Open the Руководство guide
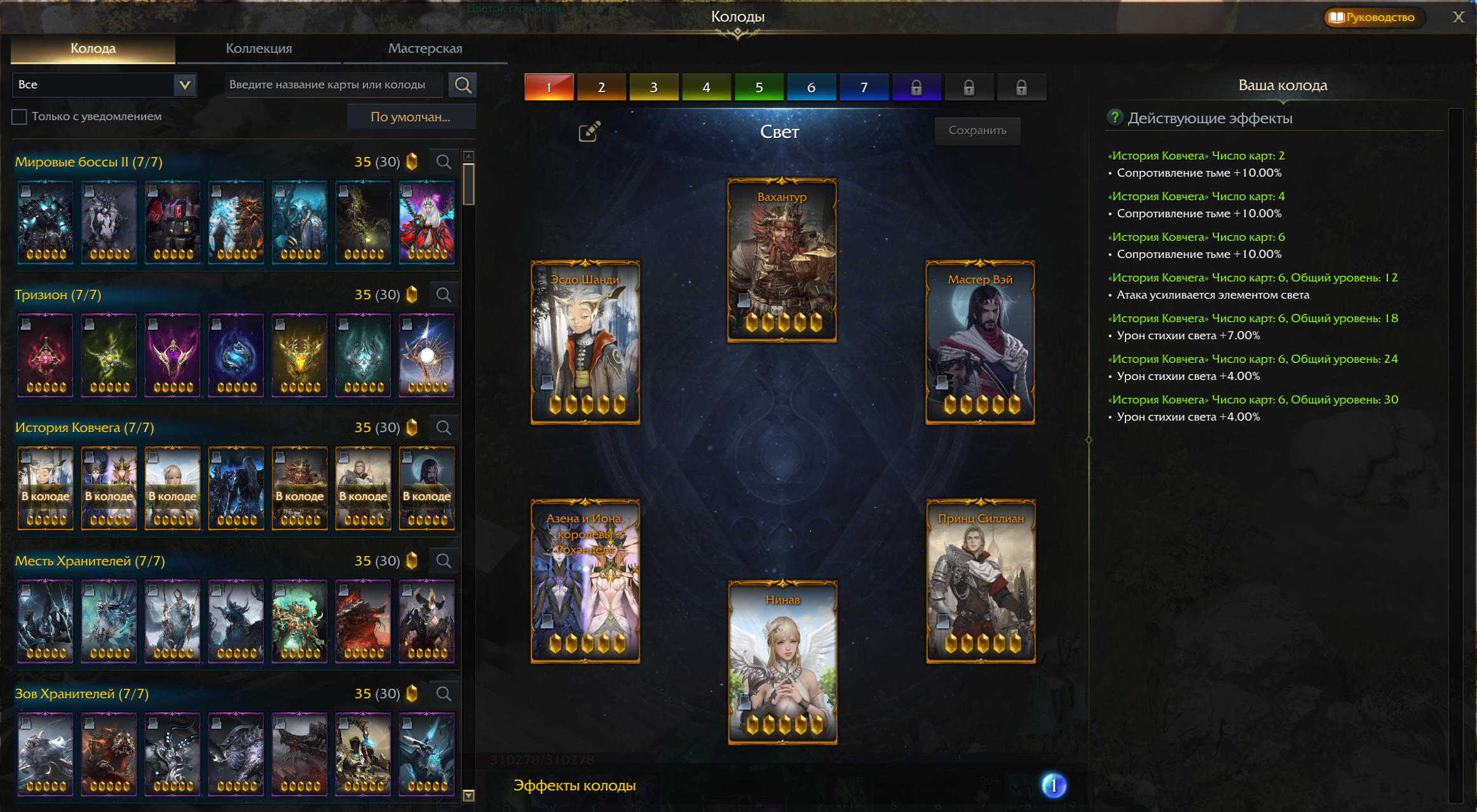Screen dimensions: 1477x812 [x=1373, y=17]
